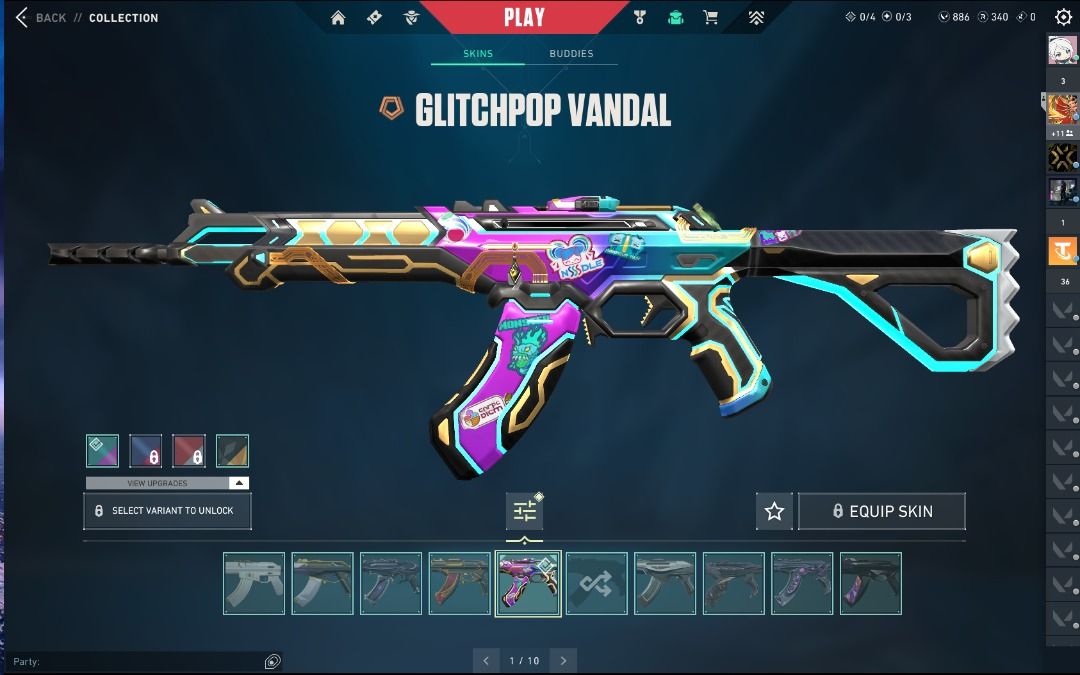Screen dimensions: 1080x675
Task: Go to the next page of skins
Action: (563, 661)
